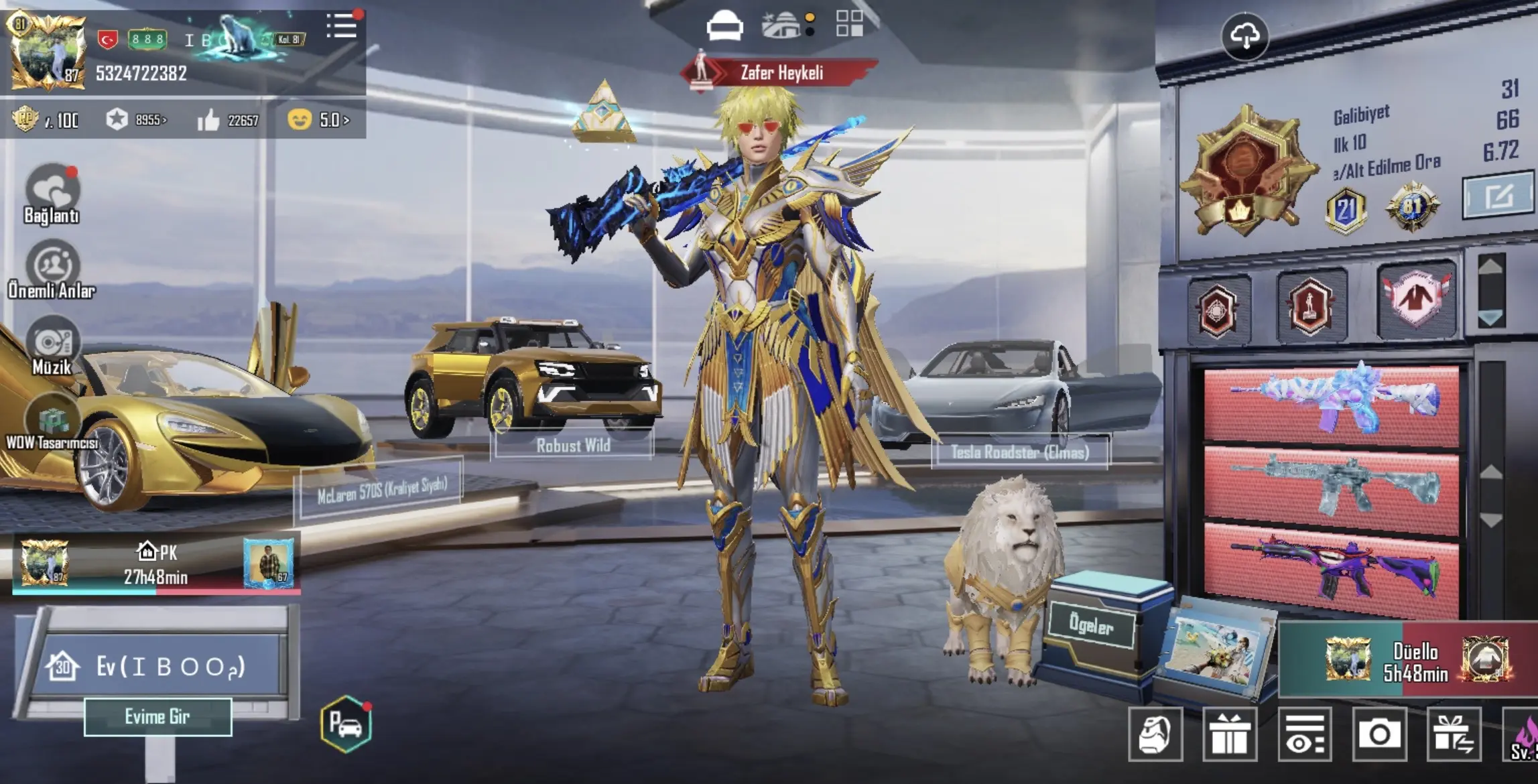Open the Ögeler items box
Image resolution: width=1538 pixels, height=784 pixels.
tap(1091, 625)
